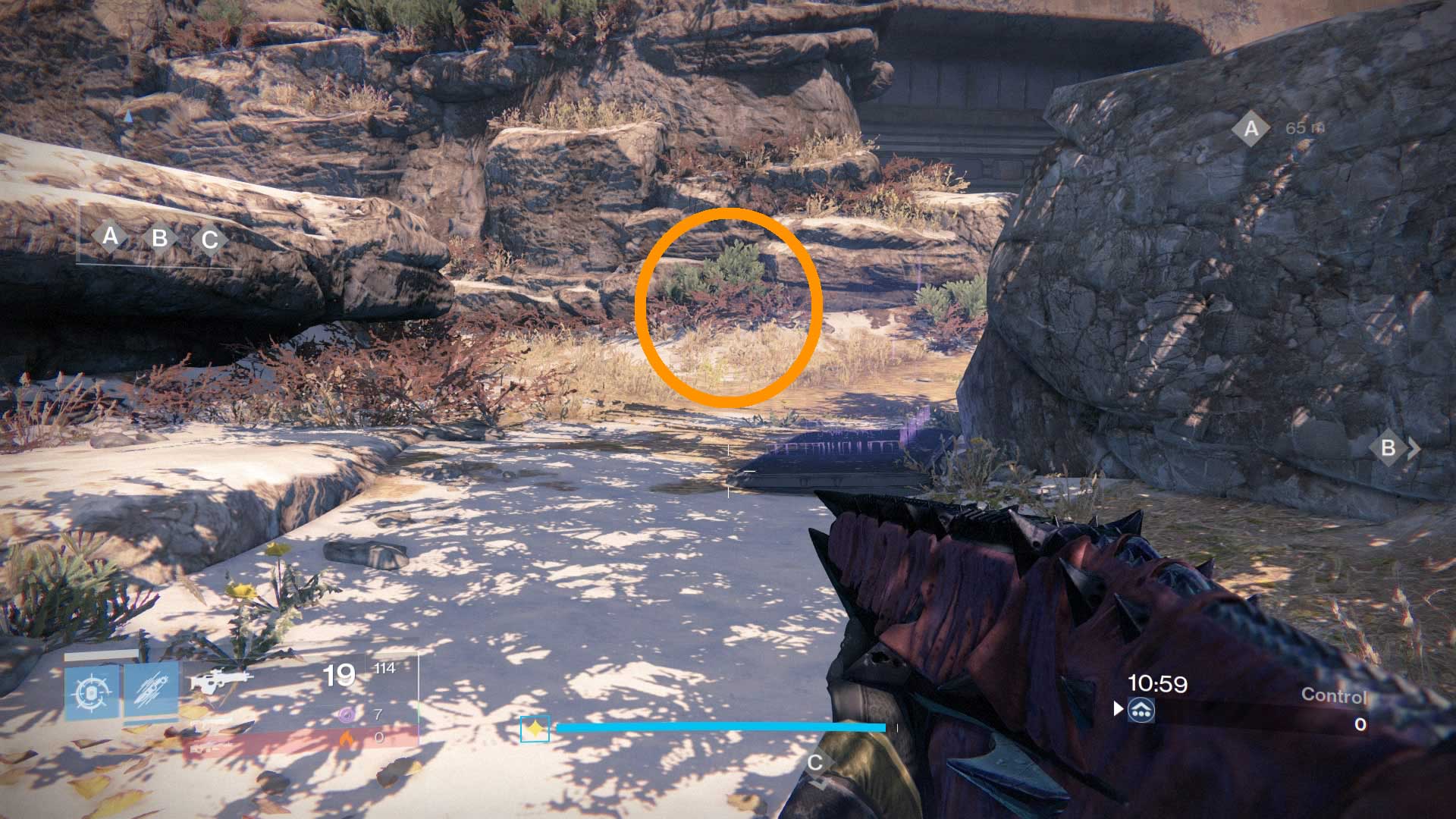Select the Control game mode label
Screen dimensions: 1456x819
click(1336, 694)
